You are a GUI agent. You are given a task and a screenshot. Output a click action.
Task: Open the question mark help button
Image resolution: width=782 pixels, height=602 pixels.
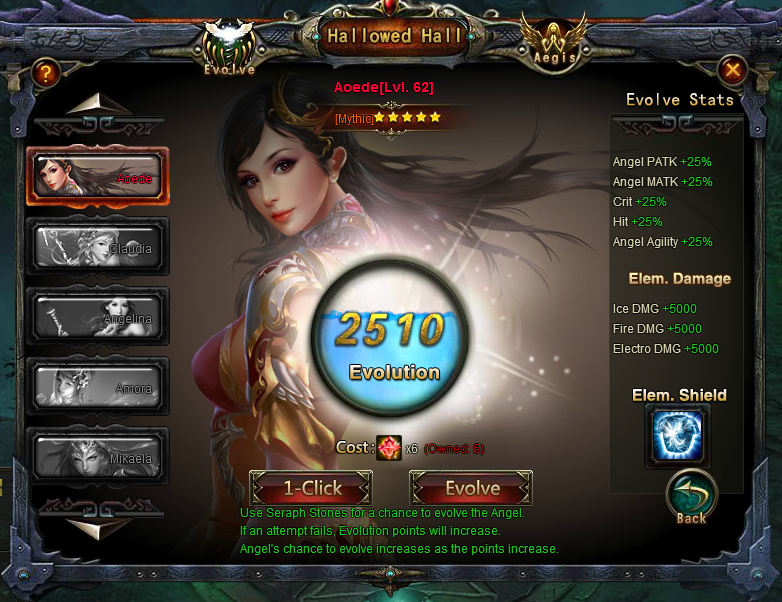tap(45, 72)
